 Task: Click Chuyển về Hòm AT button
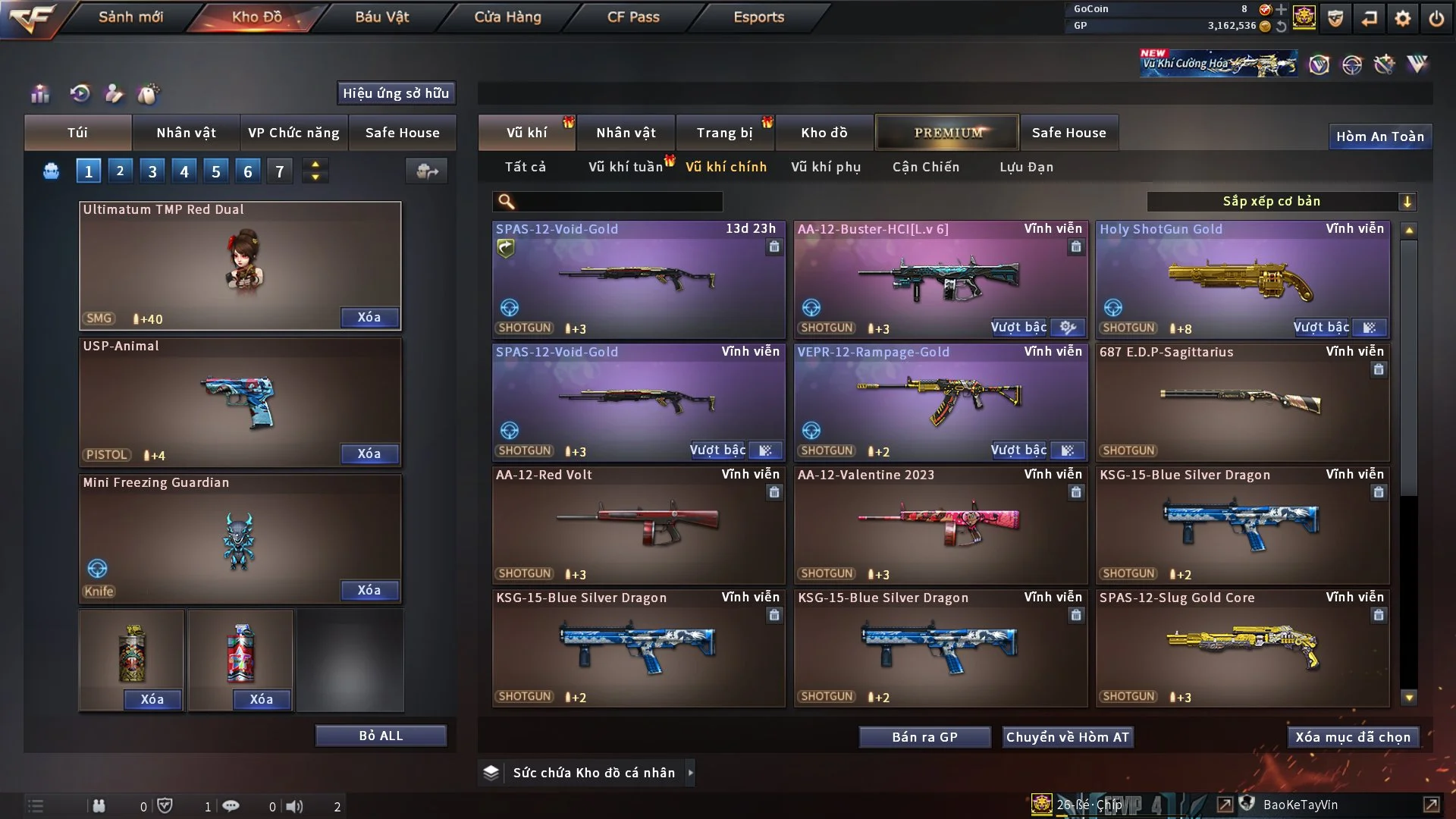point(1067,737)
